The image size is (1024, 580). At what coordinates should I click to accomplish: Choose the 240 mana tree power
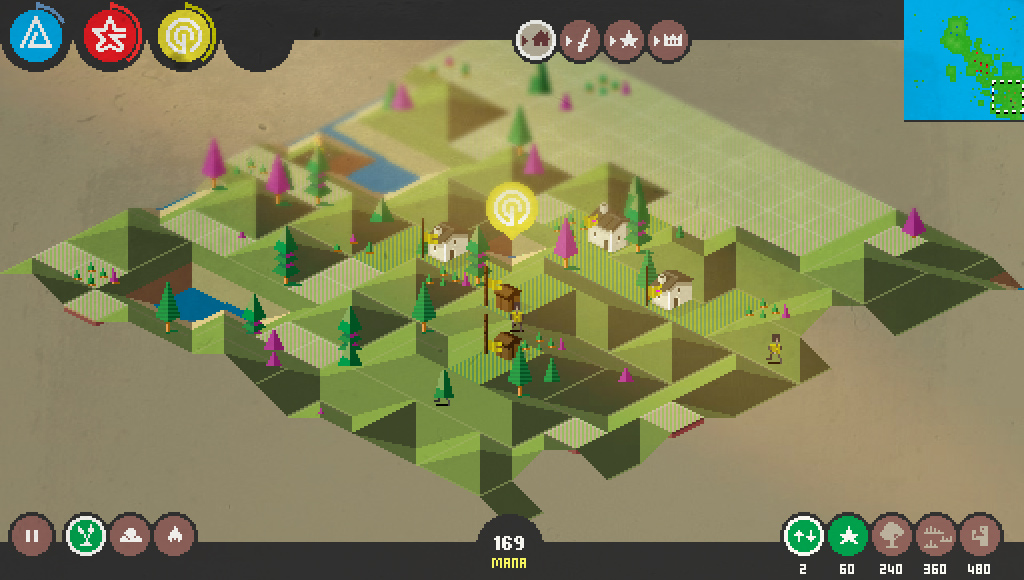pyautogui.click(x=892, y=535)
